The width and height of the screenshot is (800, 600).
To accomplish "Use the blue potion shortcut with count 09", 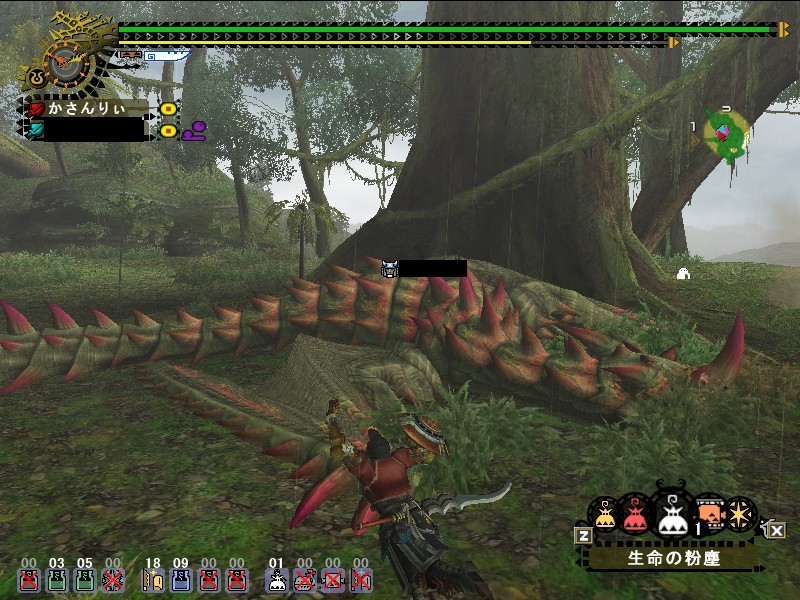I will tap(181, 580).
